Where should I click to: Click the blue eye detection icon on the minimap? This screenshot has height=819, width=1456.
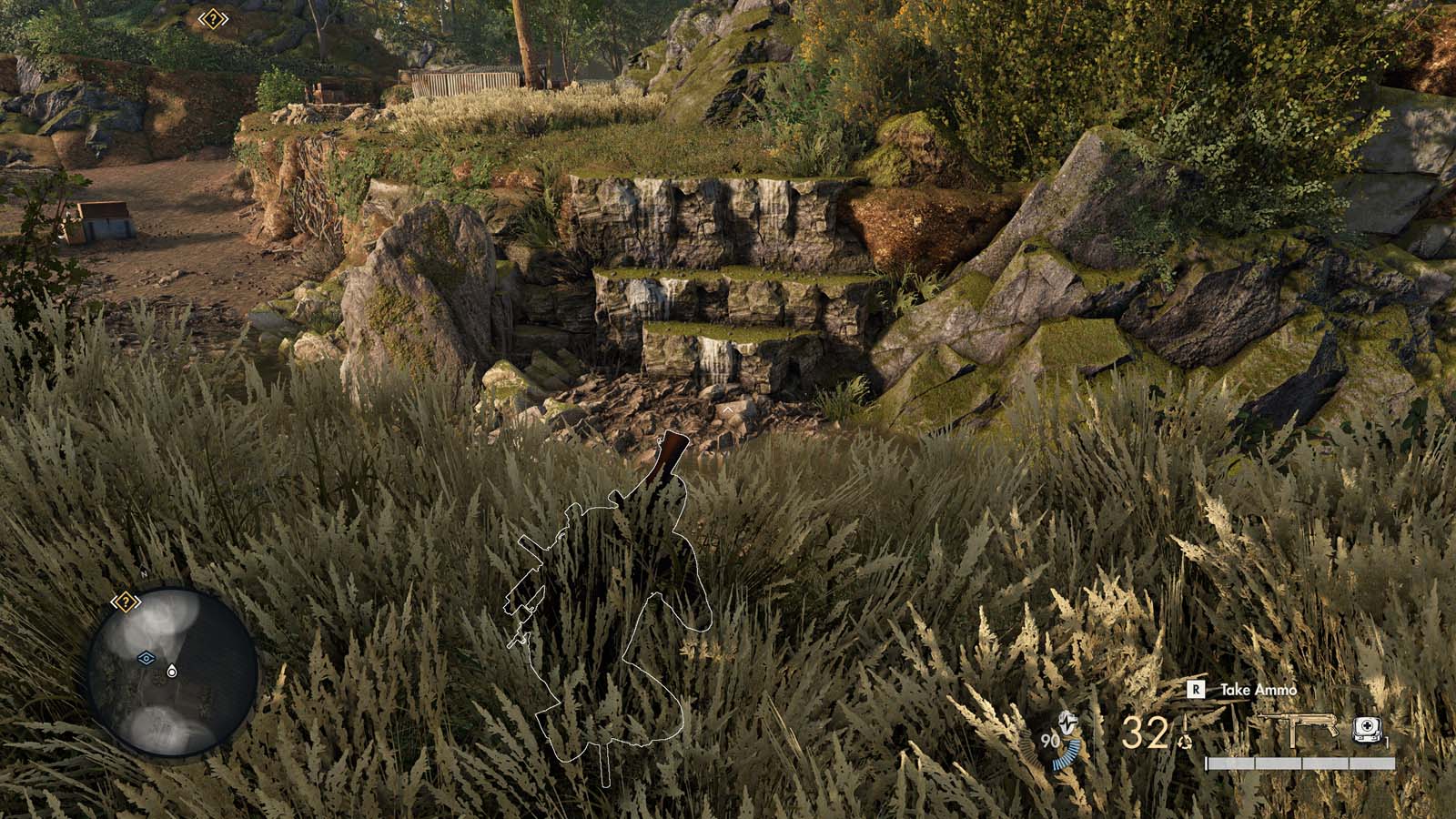pos(146,657)
